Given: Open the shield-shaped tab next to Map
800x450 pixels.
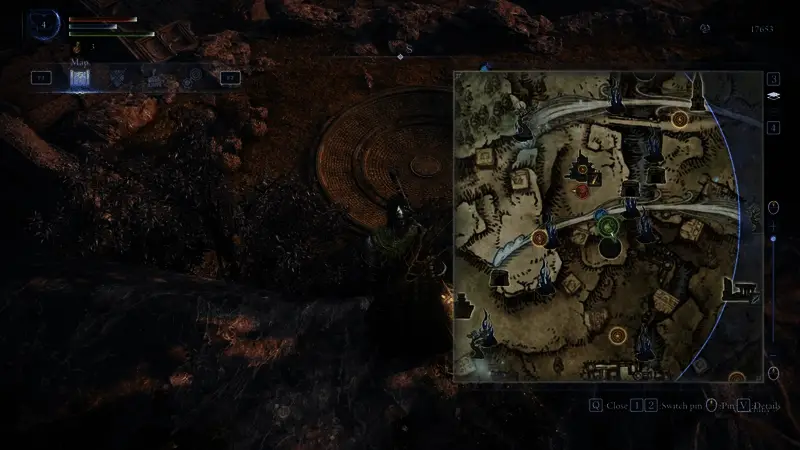Looking at the screenshot, I should (118, 77).
